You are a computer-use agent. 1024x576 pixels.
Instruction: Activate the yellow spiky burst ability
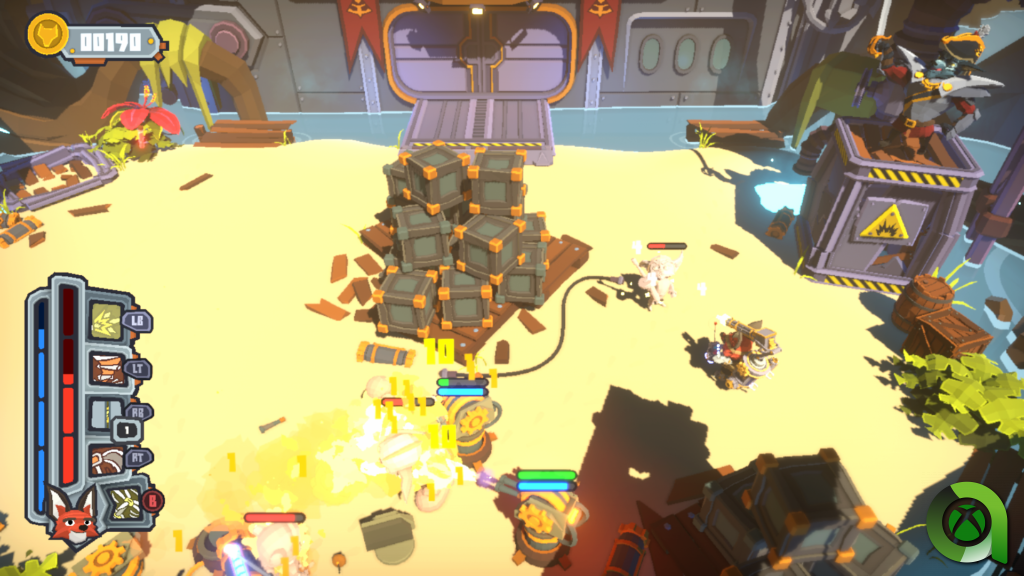[x=107, y=321]
